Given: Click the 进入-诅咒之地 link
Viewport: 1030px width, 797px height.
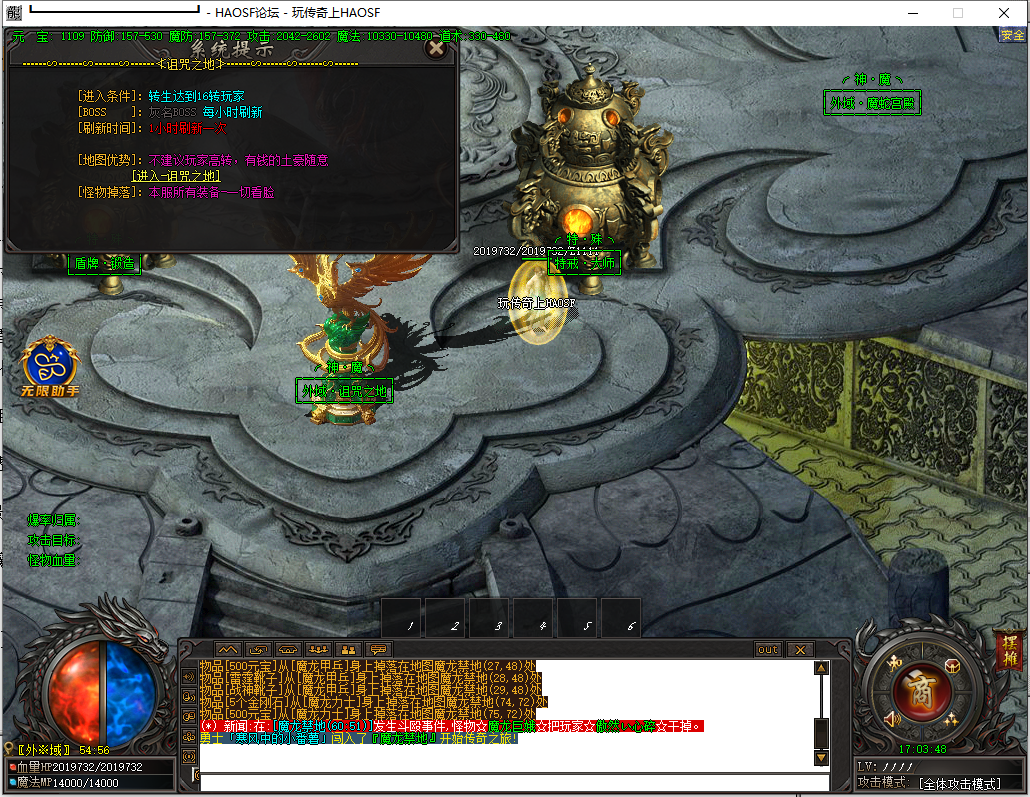Looking at the screenshot, I should (176, 175).
